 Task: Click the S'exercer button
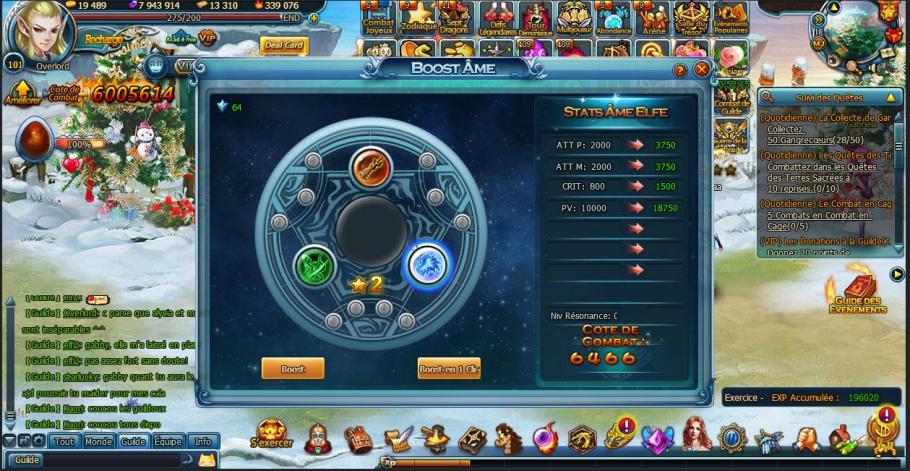[x=269, y=435]
